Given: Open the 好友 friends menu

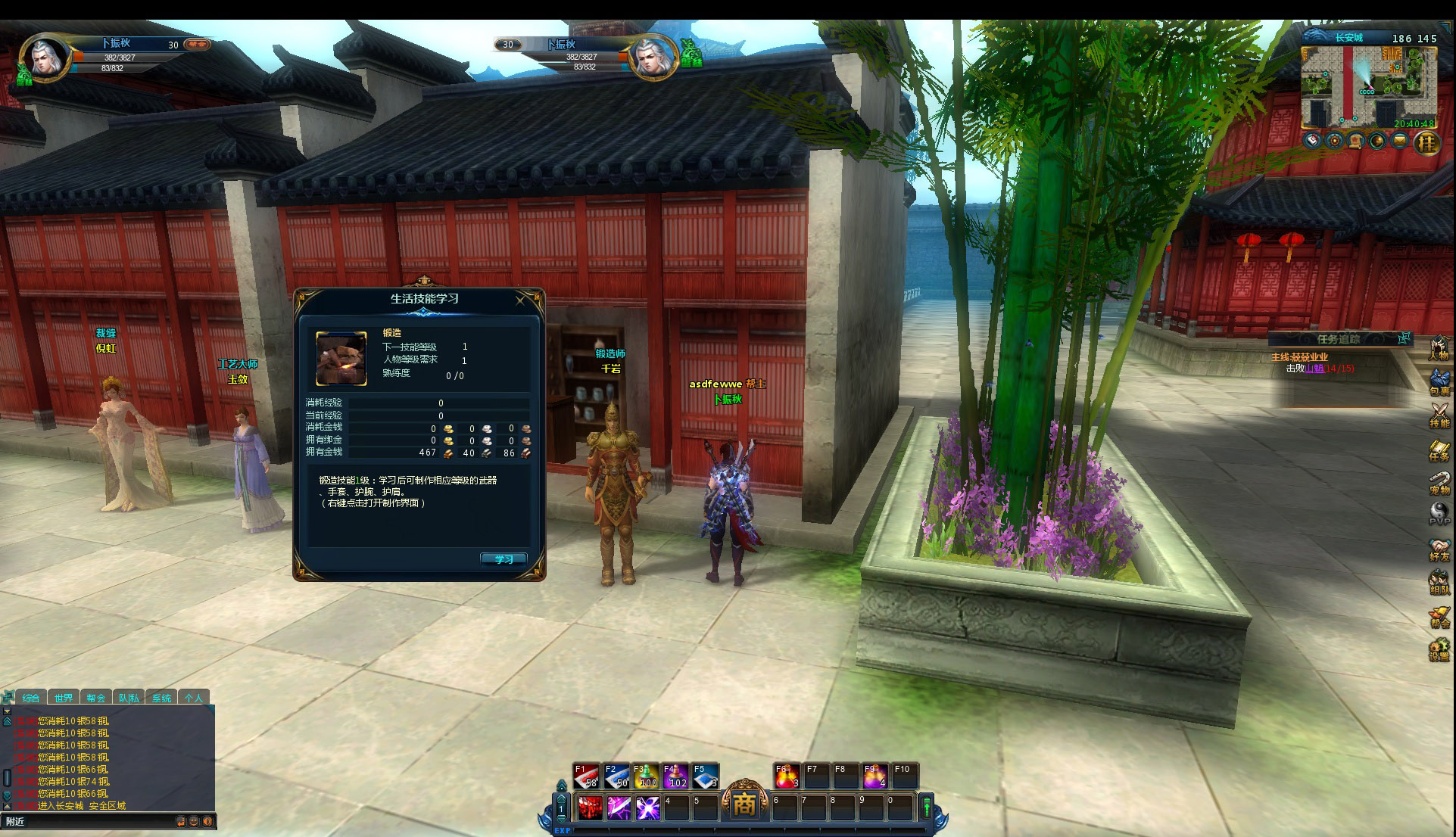Looking at the screenshot, I should pyautogui.click(x=1439, y=549).
